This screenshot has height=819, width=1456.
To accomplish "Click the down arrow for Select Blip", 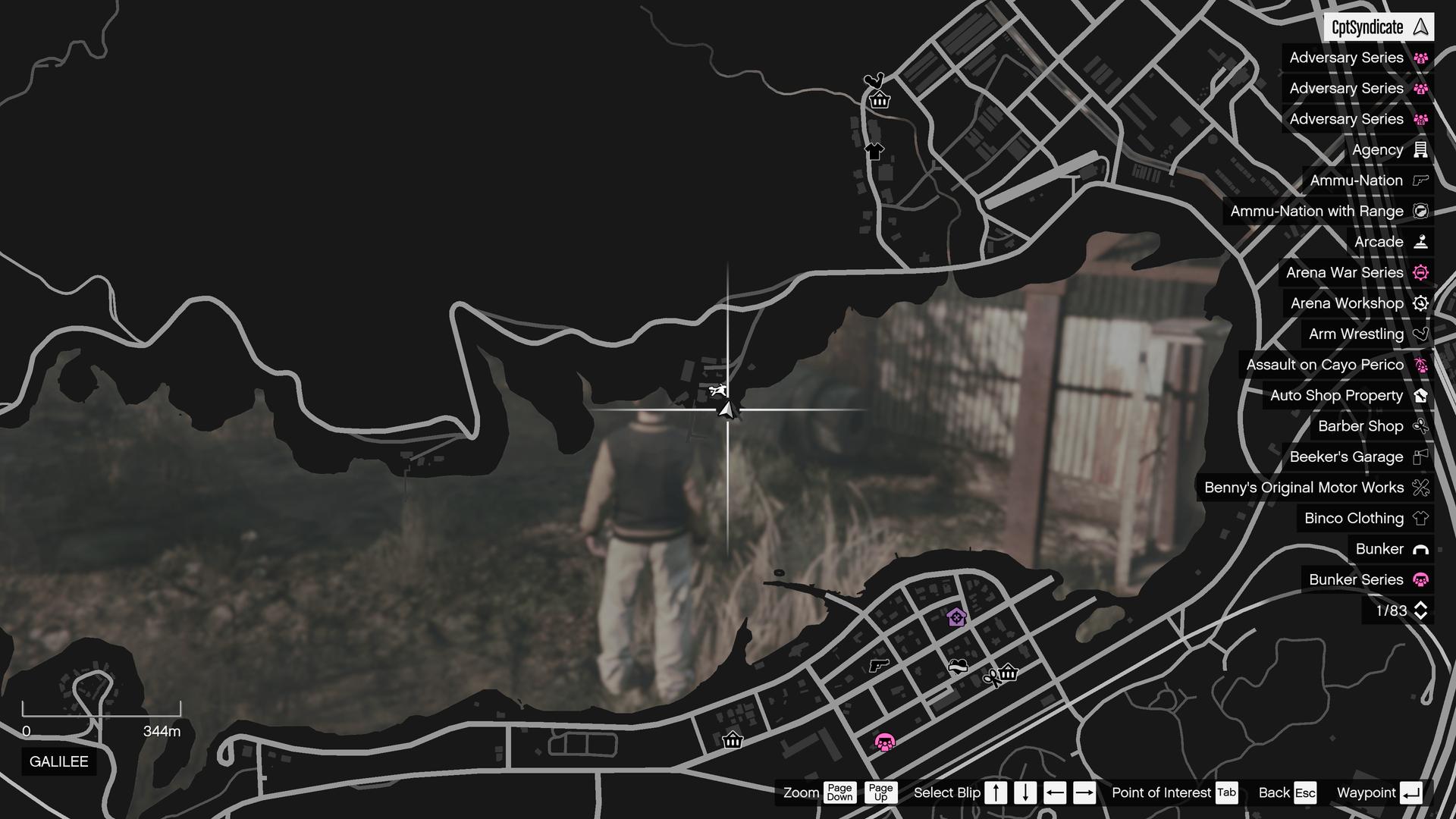I will coord(1025,792).
